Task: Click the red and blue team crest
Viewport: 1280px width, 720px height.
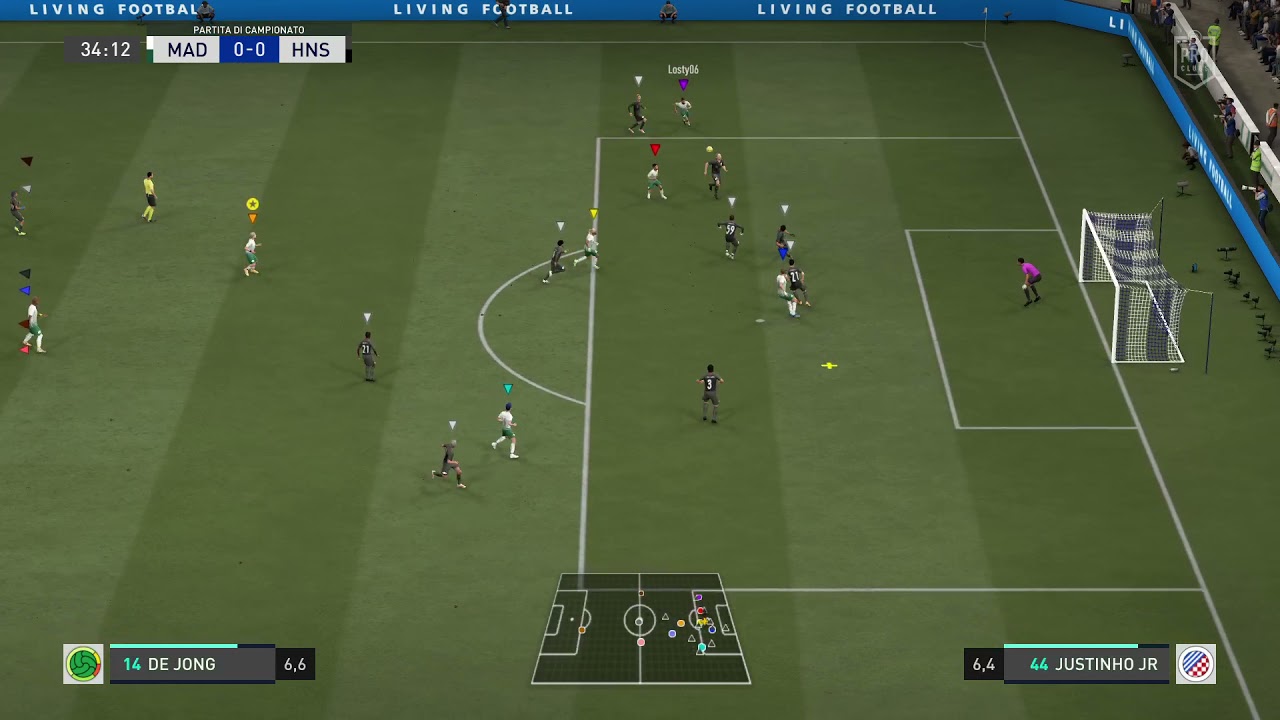Action: [1196, 664]
